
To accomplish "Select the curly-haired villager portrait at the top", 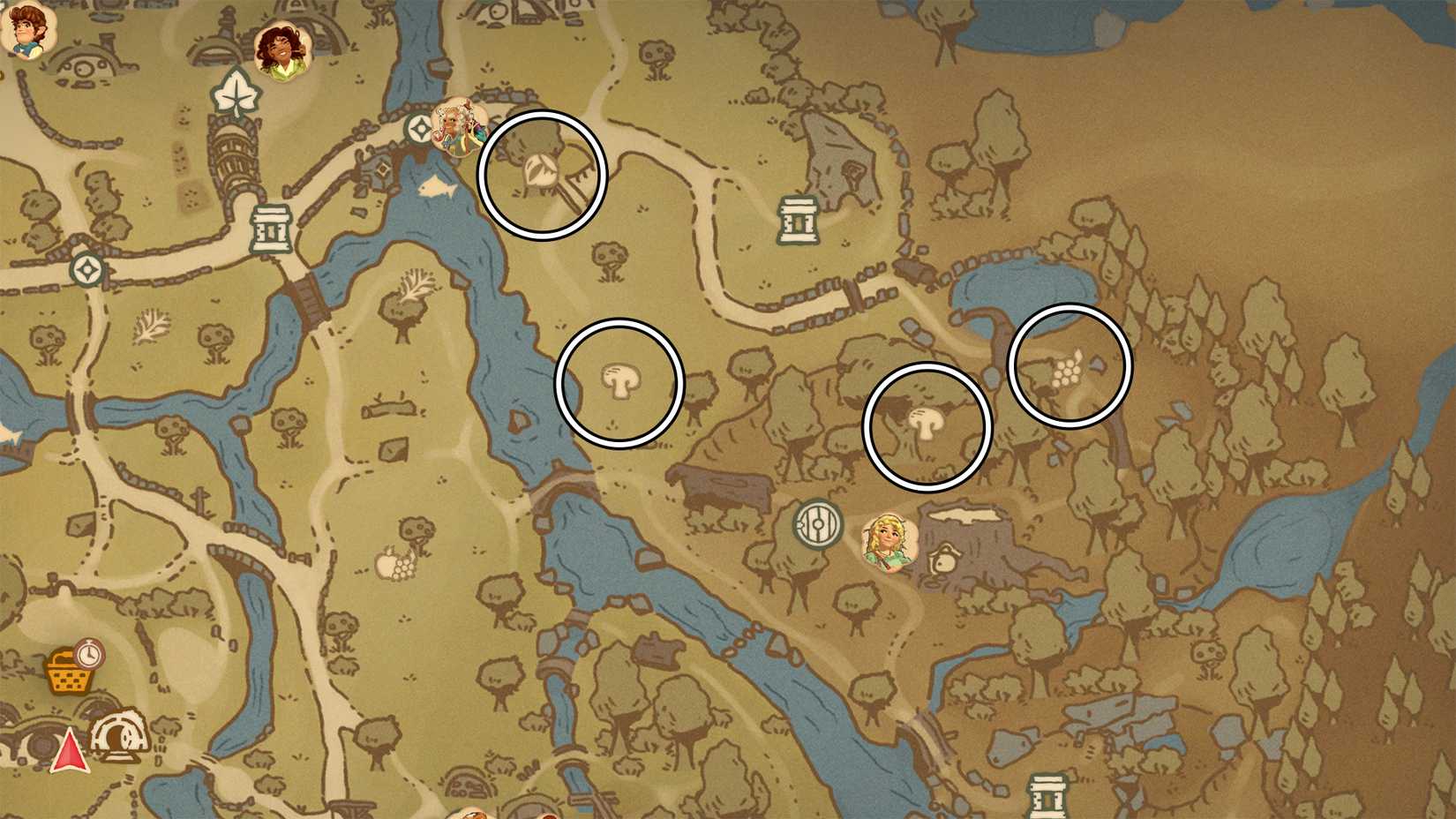I will click(x=282, y=49).
